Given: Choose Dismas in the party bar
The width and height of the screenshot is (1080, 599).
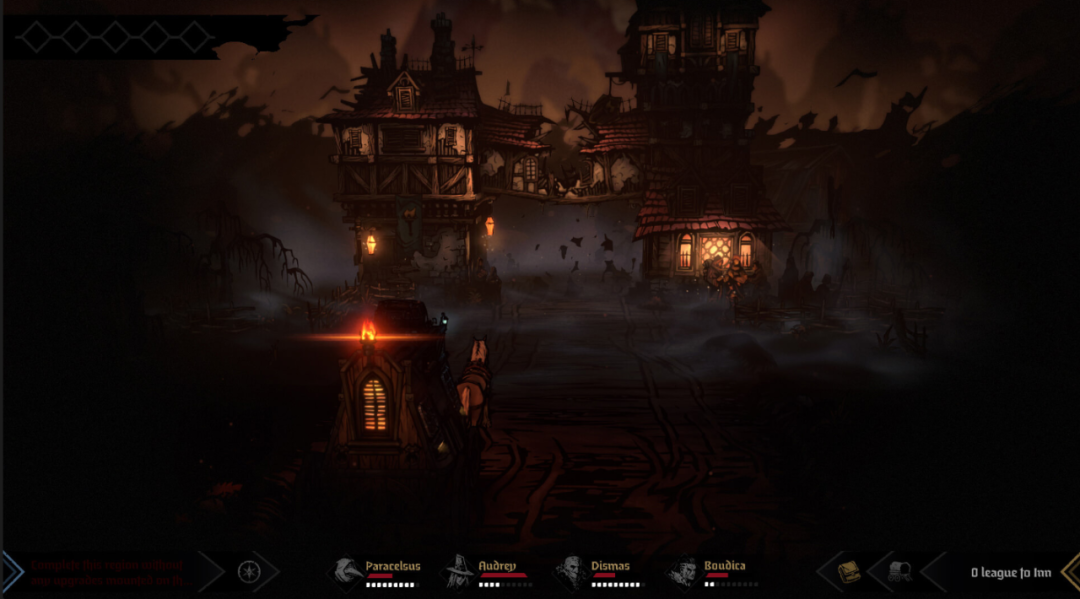Looking at the screenshot, I should click(x=570, y=572).
